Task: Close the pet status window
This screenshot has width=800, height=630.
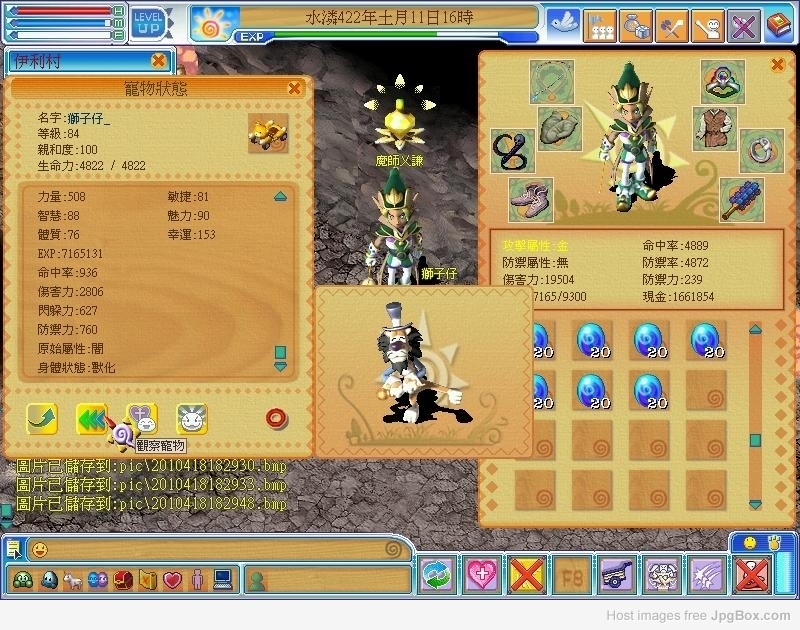Action: (294, 88)
